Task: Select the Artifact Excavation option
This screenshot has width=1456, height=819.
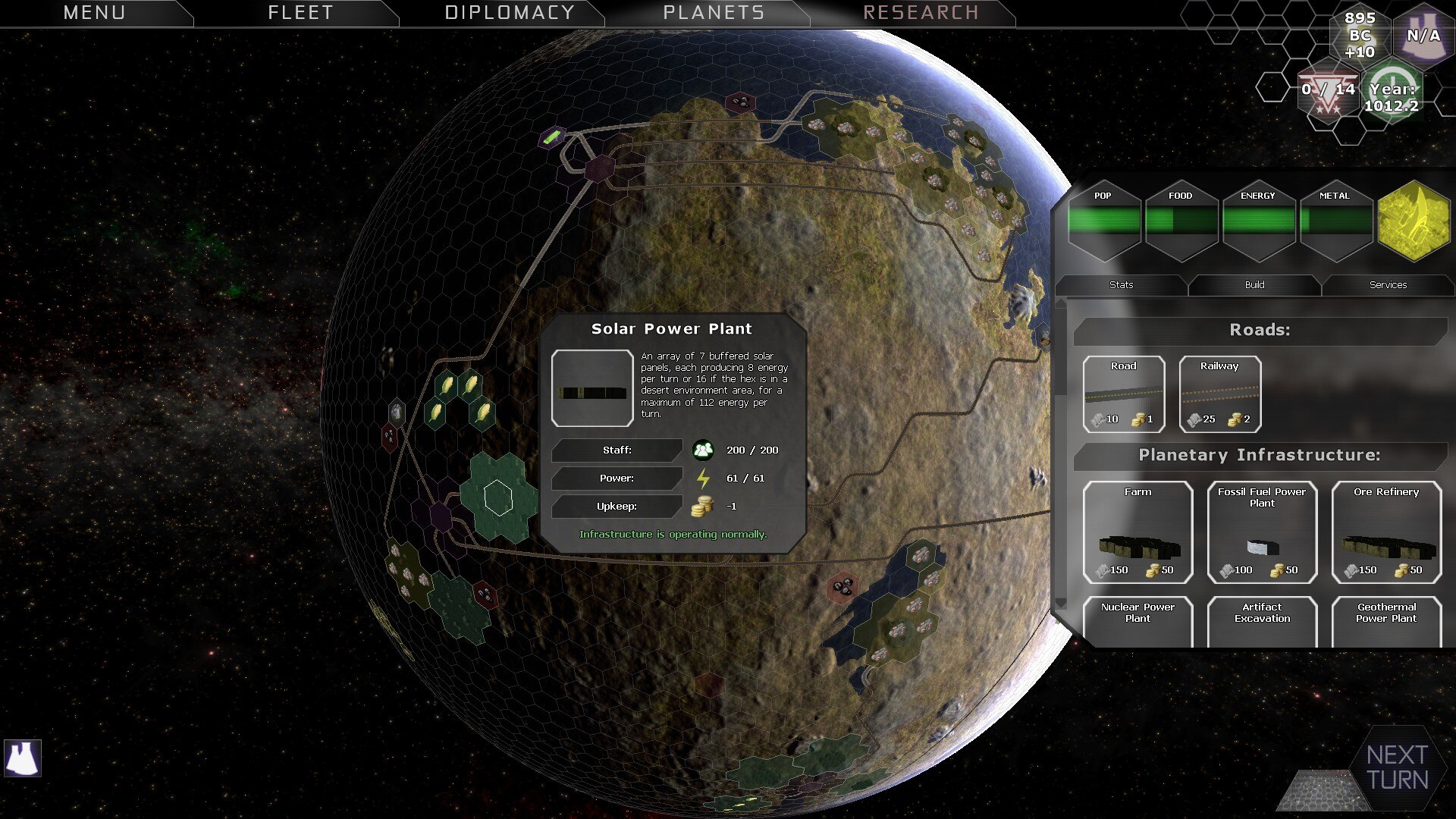Action: tap(1262, 621)
